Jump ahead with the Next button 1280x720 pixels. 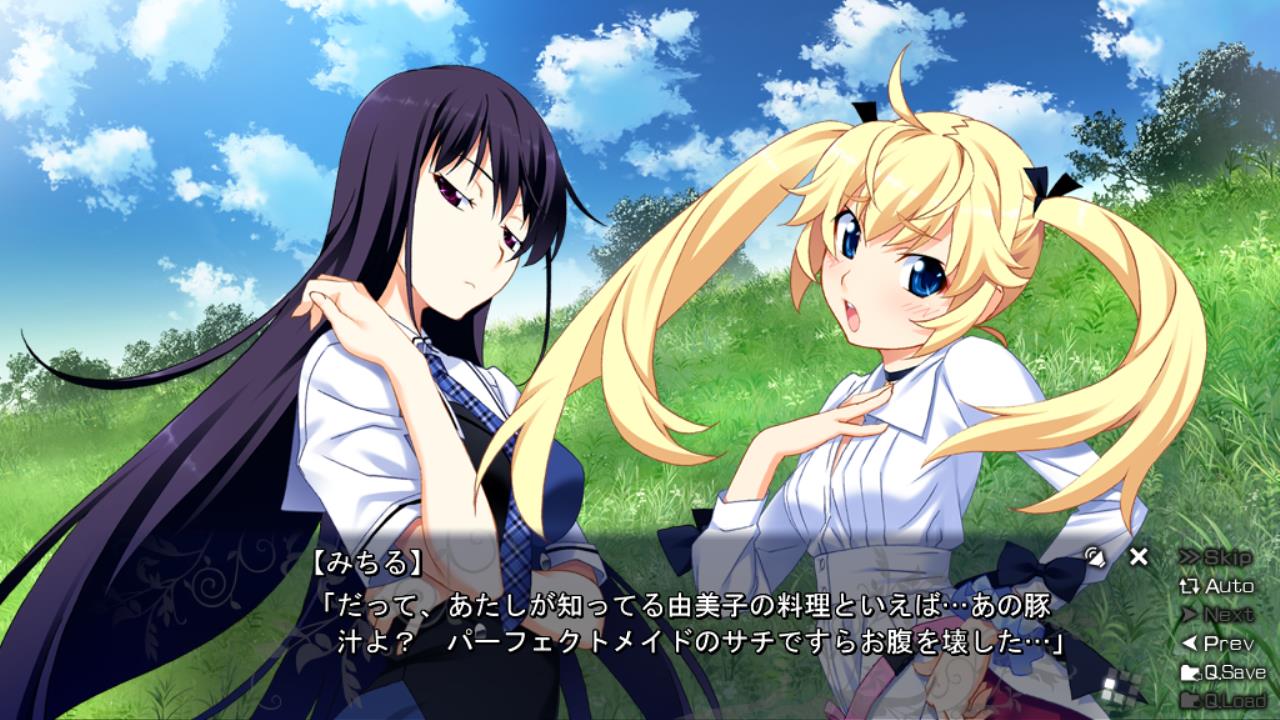click(x=1217, y=614)
